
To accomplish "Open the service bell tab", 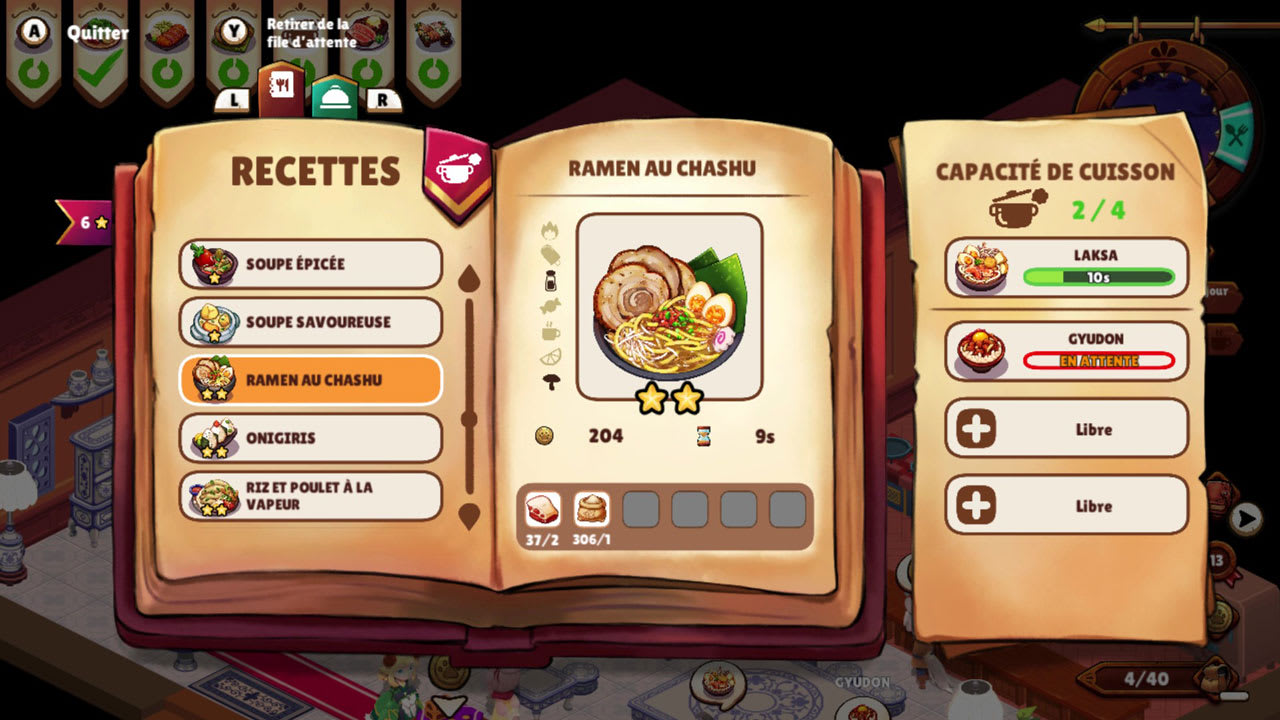I will [x=334, y=97].
